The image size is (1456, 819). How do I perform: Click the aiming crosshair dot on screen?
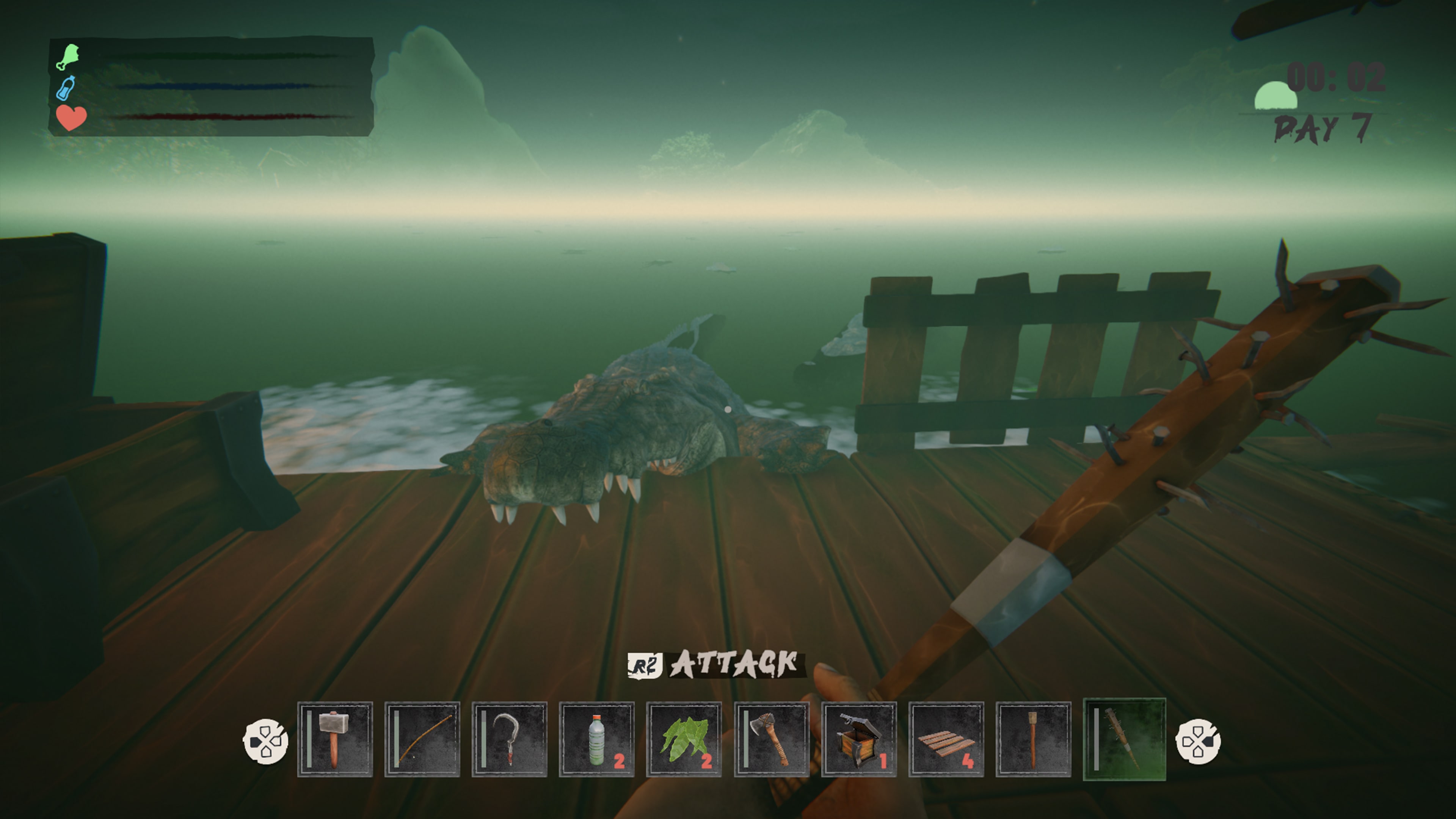coord(728,409)
